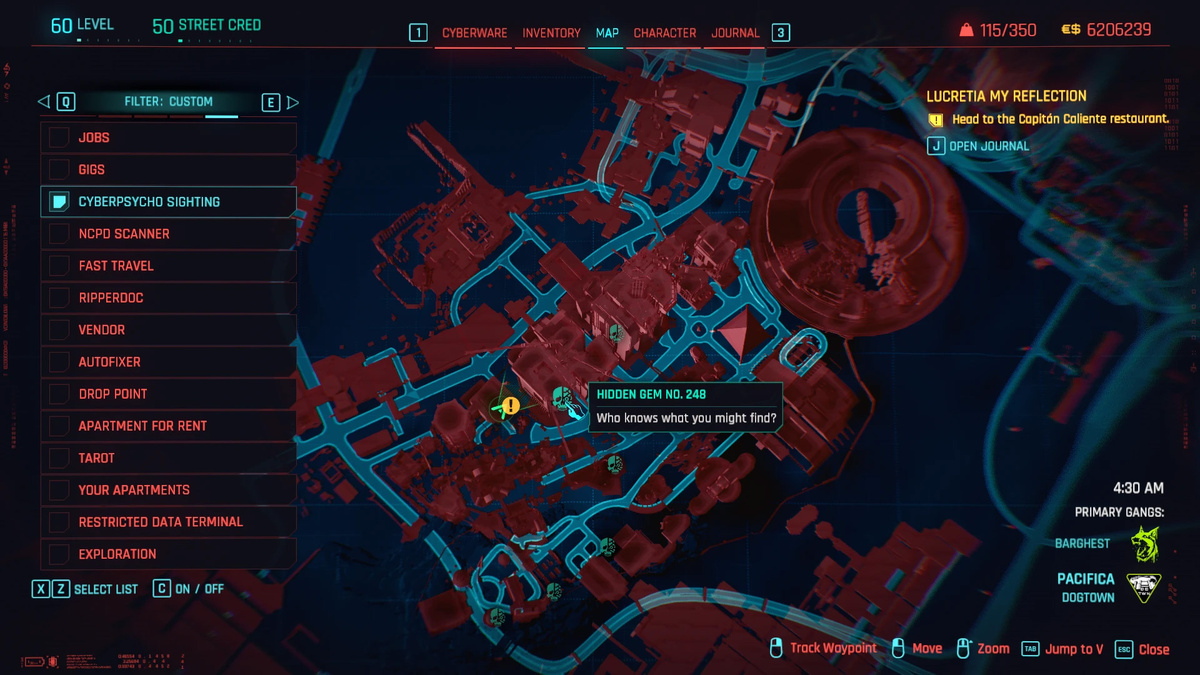The width and height of the screenshot is (1200, 675).
Task: Select the Map tab
Action: click(607, 33)
